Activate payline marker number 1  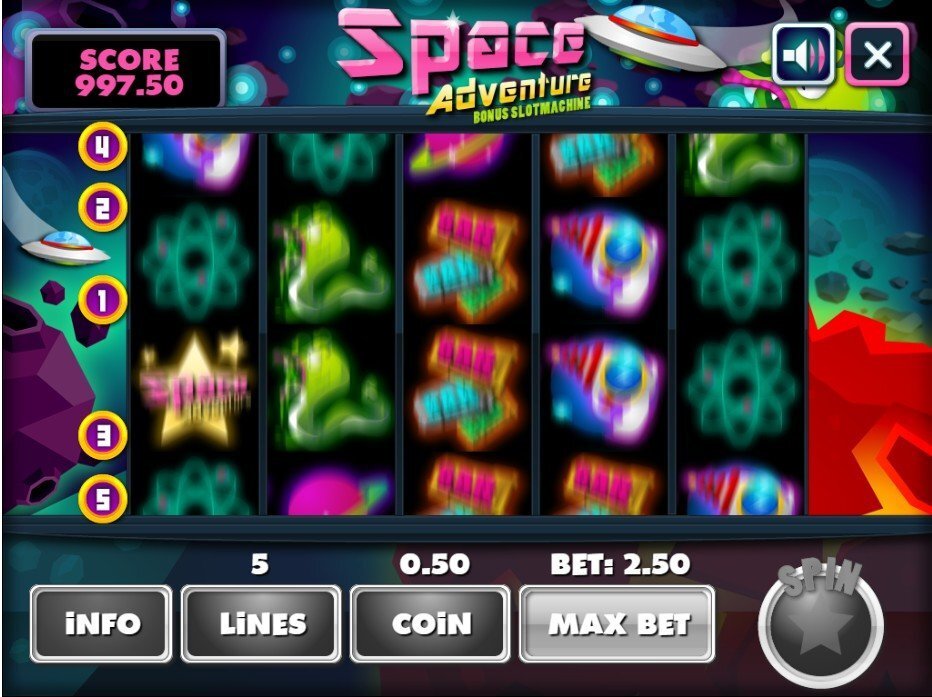103,299
